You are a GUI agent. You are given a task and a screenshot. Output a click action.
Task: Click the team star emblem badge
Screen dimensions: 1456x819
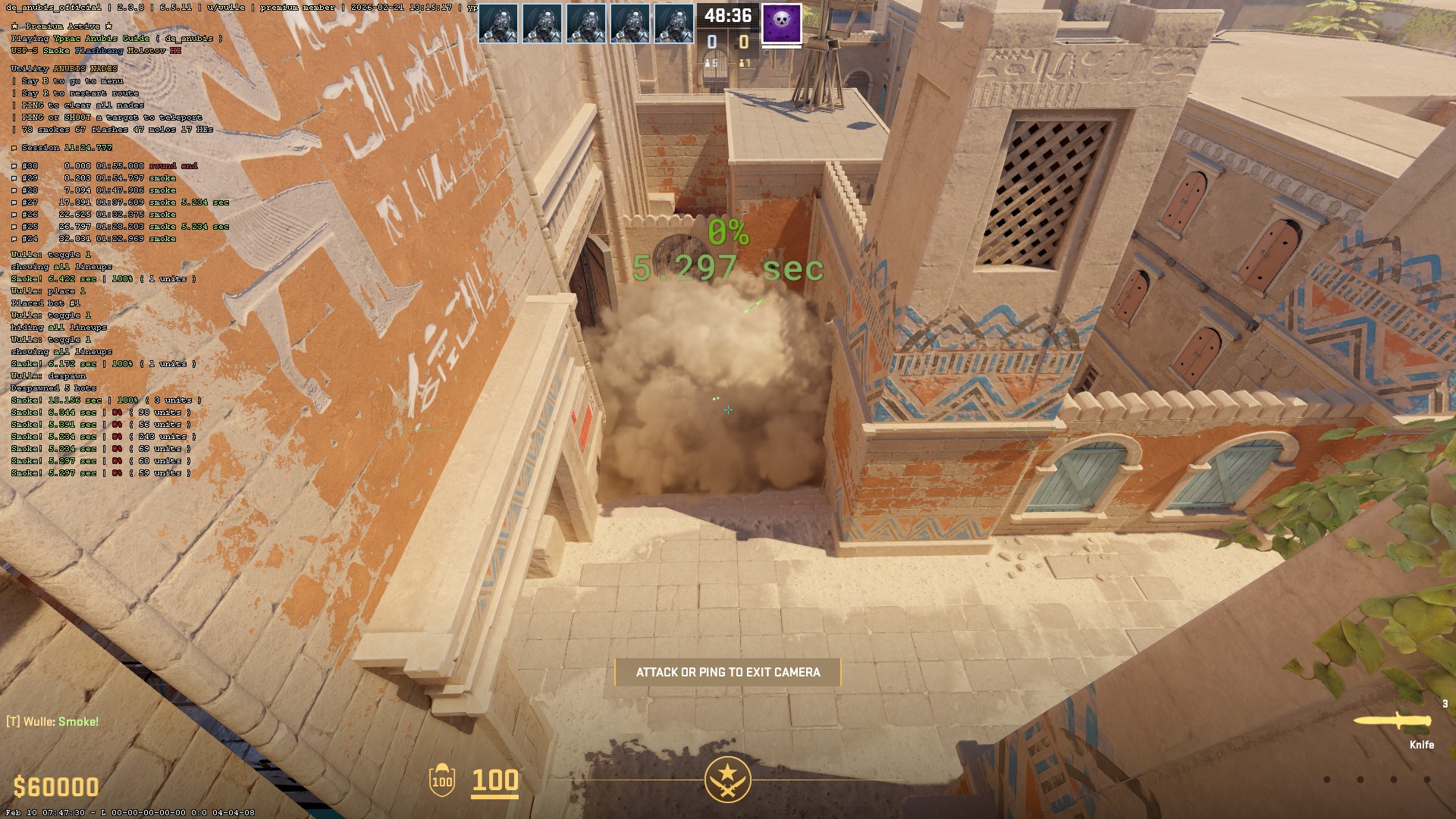pos(727,779)
